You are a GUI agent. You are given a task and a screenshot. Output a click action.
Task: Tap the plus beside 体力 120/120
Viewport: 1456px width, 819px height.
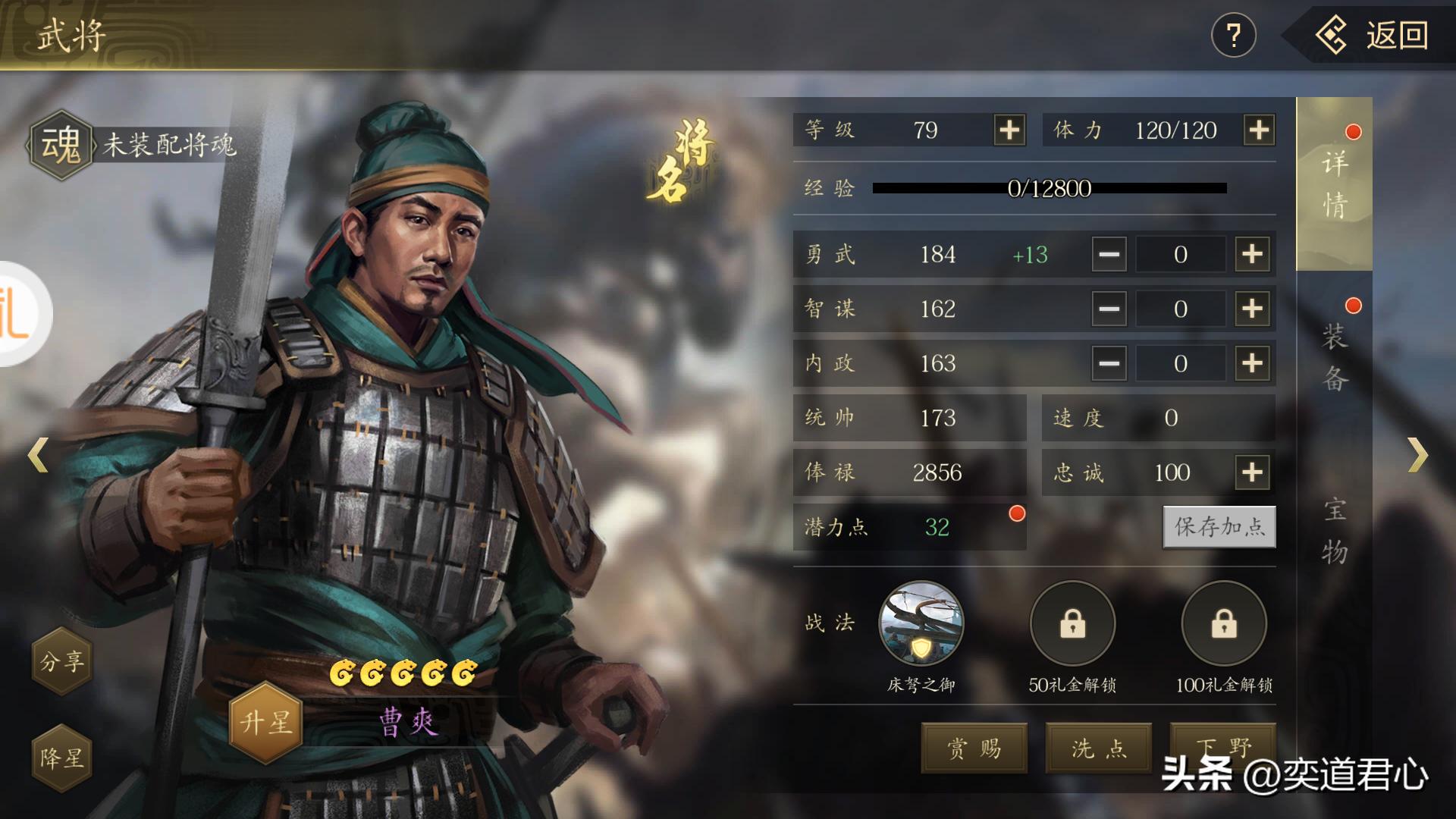[x=1257, y=130]
